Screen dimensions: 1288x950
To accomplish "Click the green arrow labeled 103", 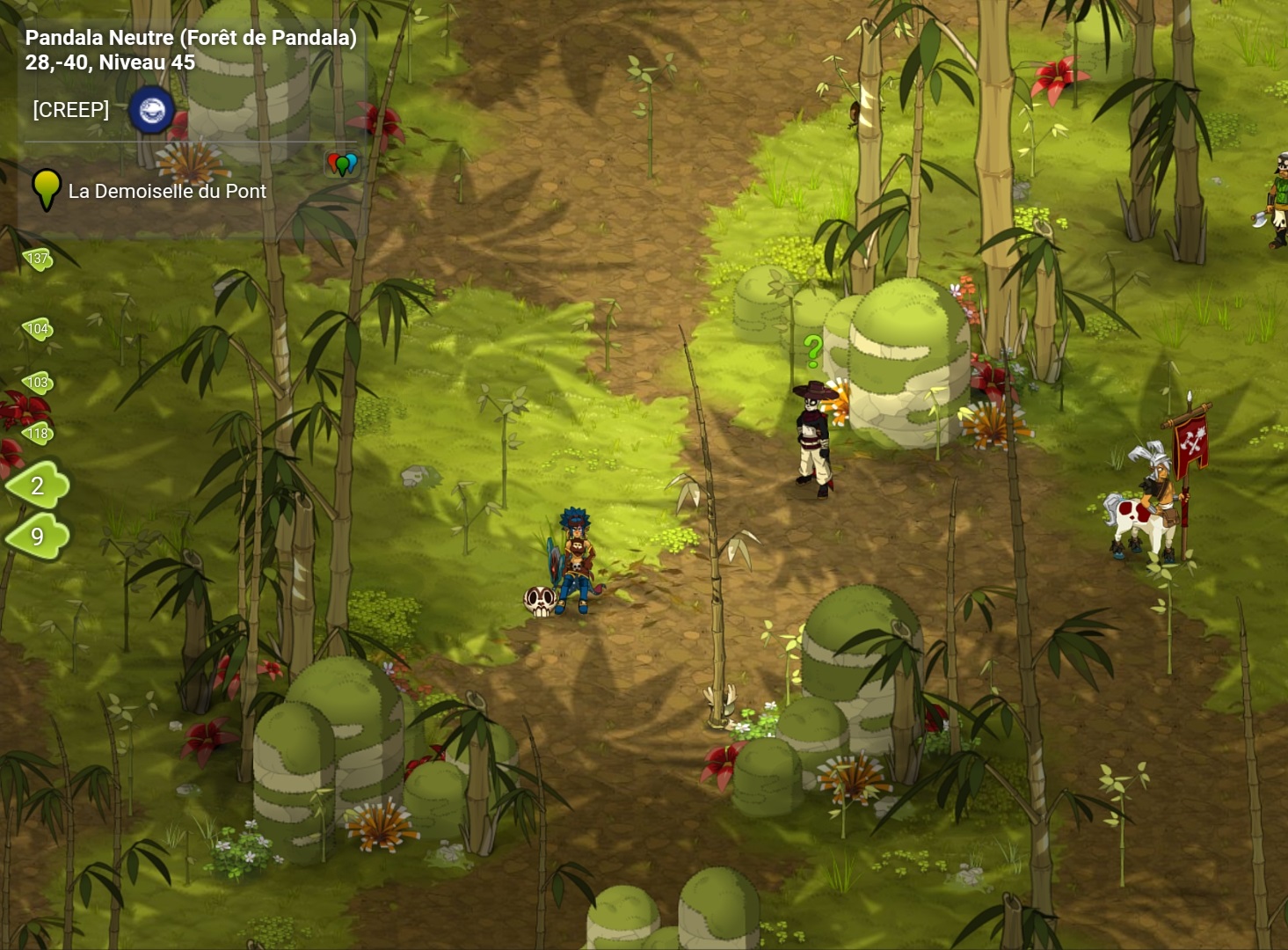I will coord(38,383).
